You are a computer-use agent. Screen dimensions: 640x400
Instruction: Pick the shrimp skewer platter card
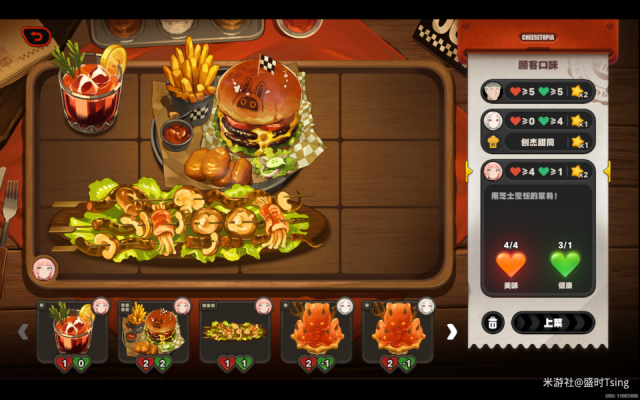[235, 331]
